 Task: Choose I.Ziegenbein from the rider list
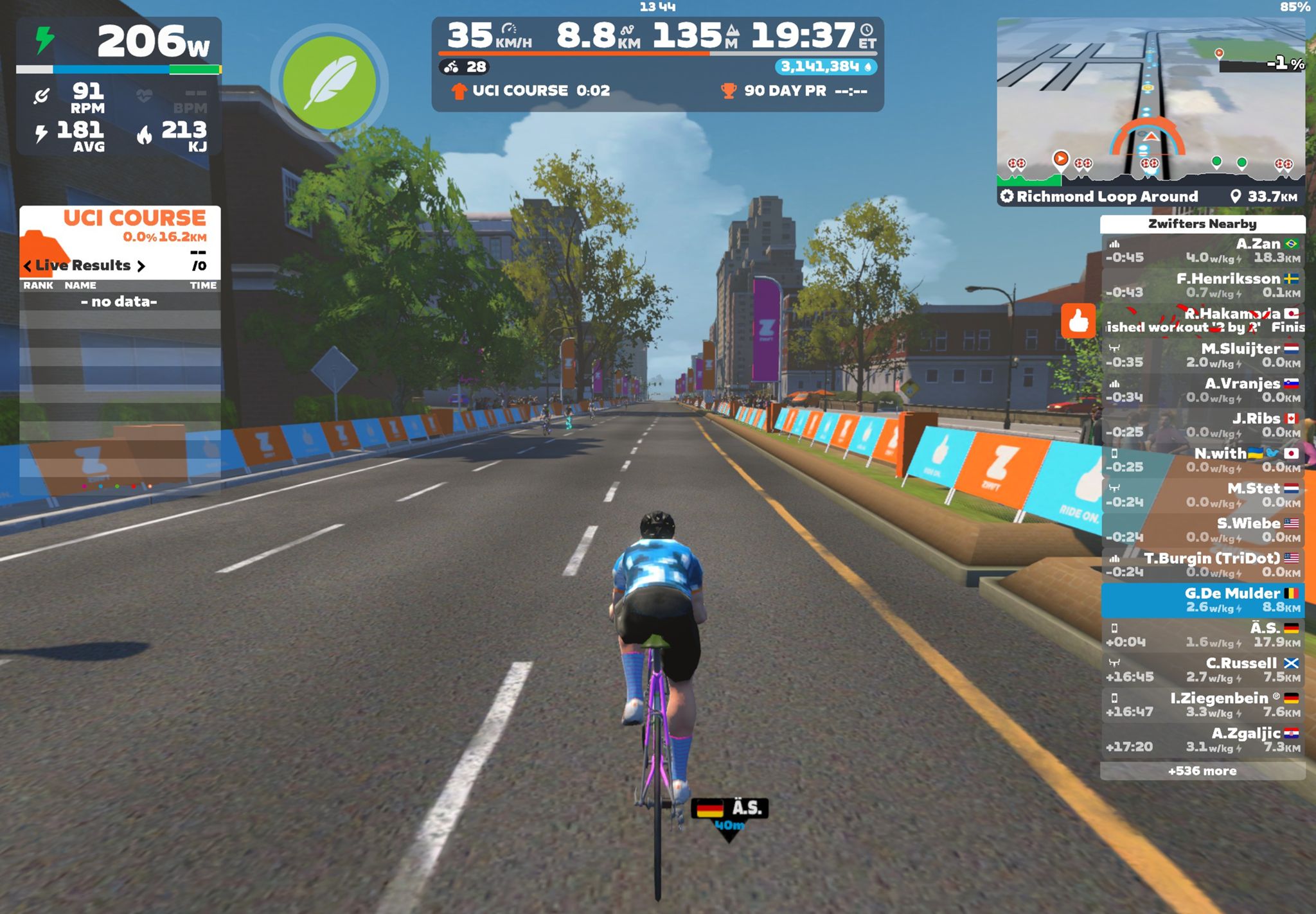1202,705
